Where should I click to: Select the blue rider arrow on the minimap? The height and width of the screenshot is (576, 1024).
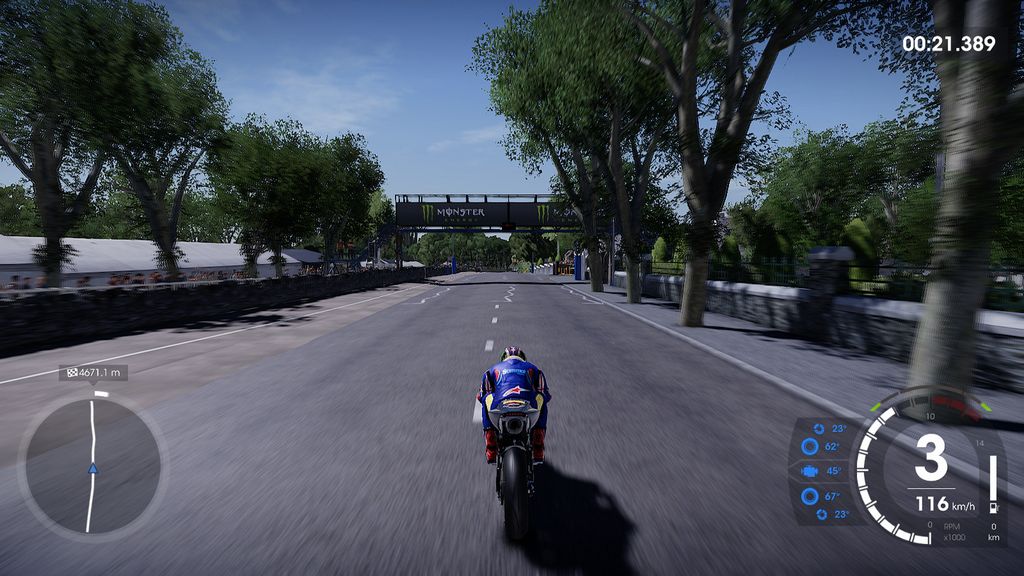click(92, 467)
